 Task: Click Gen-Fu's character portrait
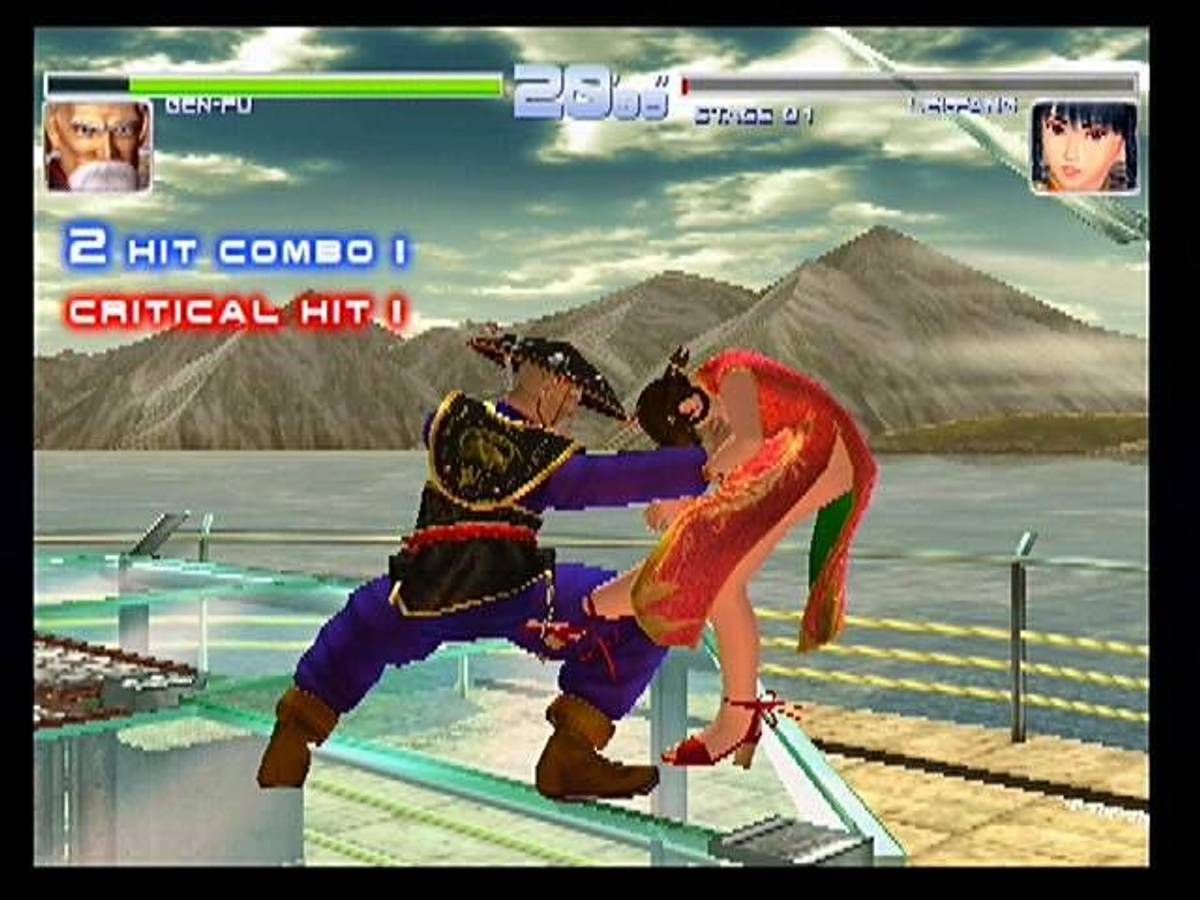click(x=97, y=146)
